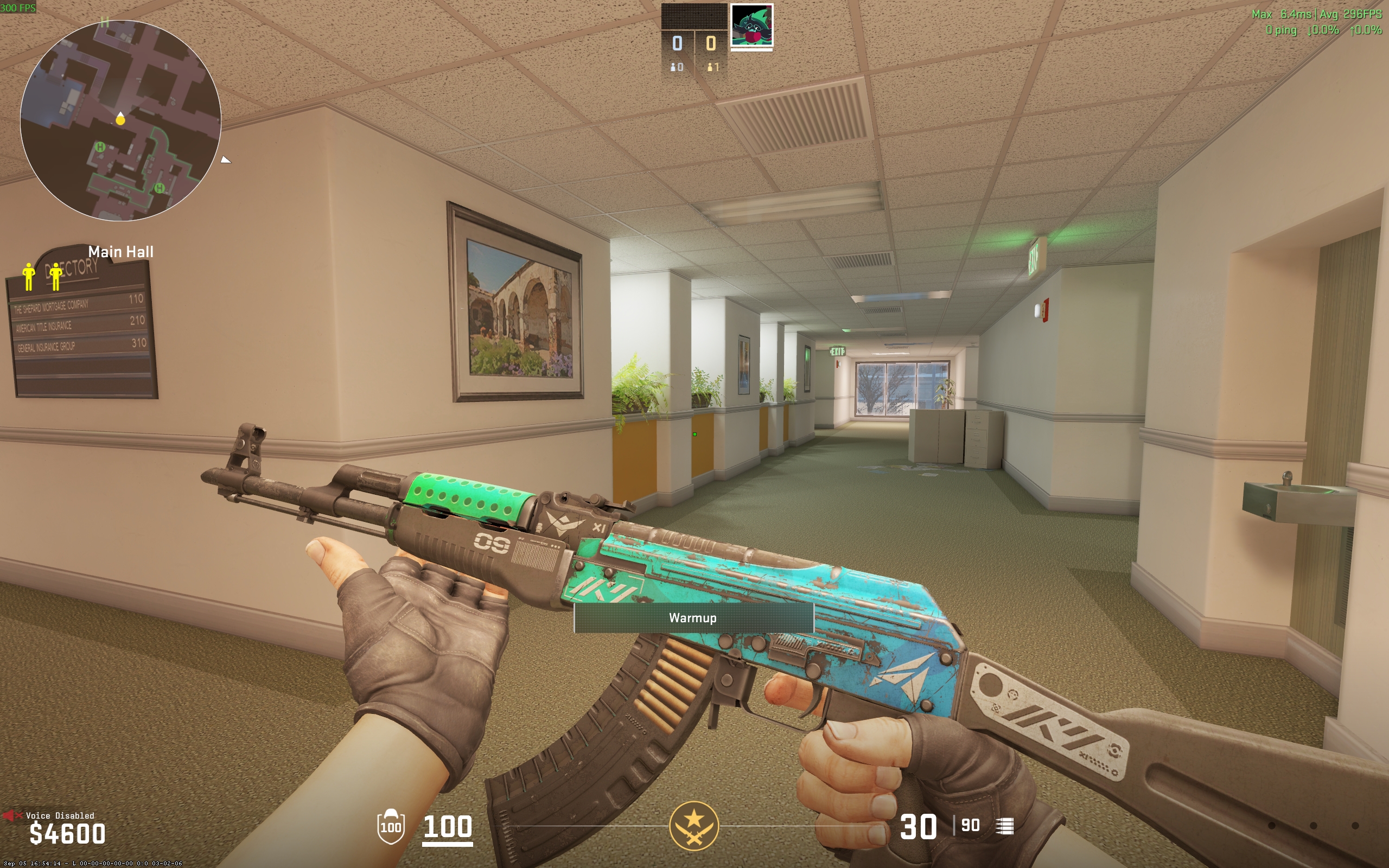The height and width of the screenshot is (868, 1389).
Task: Click the Voice Disabled speaker icon
Action: tap(9, 815)
